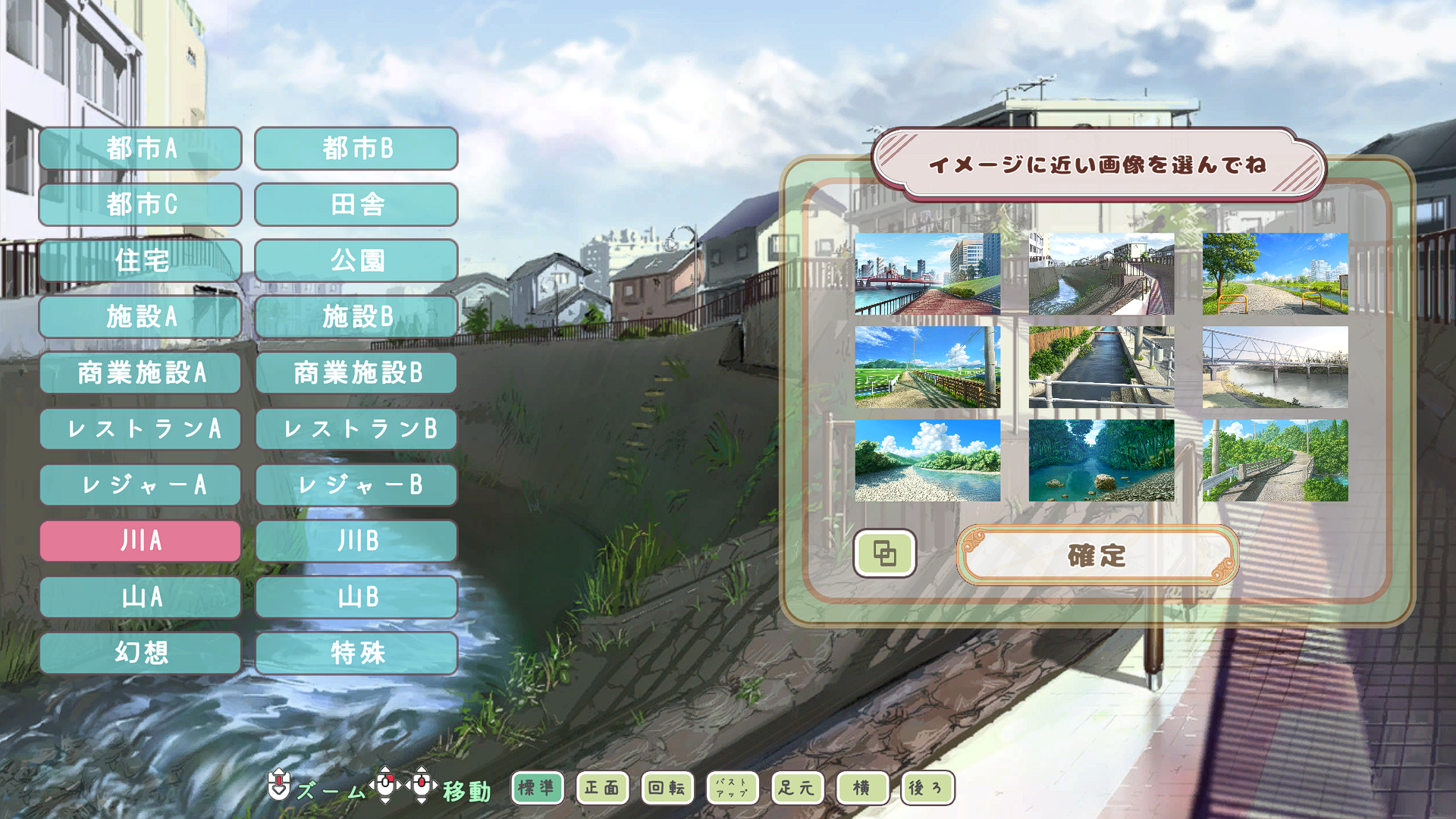The height and width of the screenshot is (819, 1456).
Task: Select the 商業施設B category
Action: pyautogui.click(x=356, y=373)
